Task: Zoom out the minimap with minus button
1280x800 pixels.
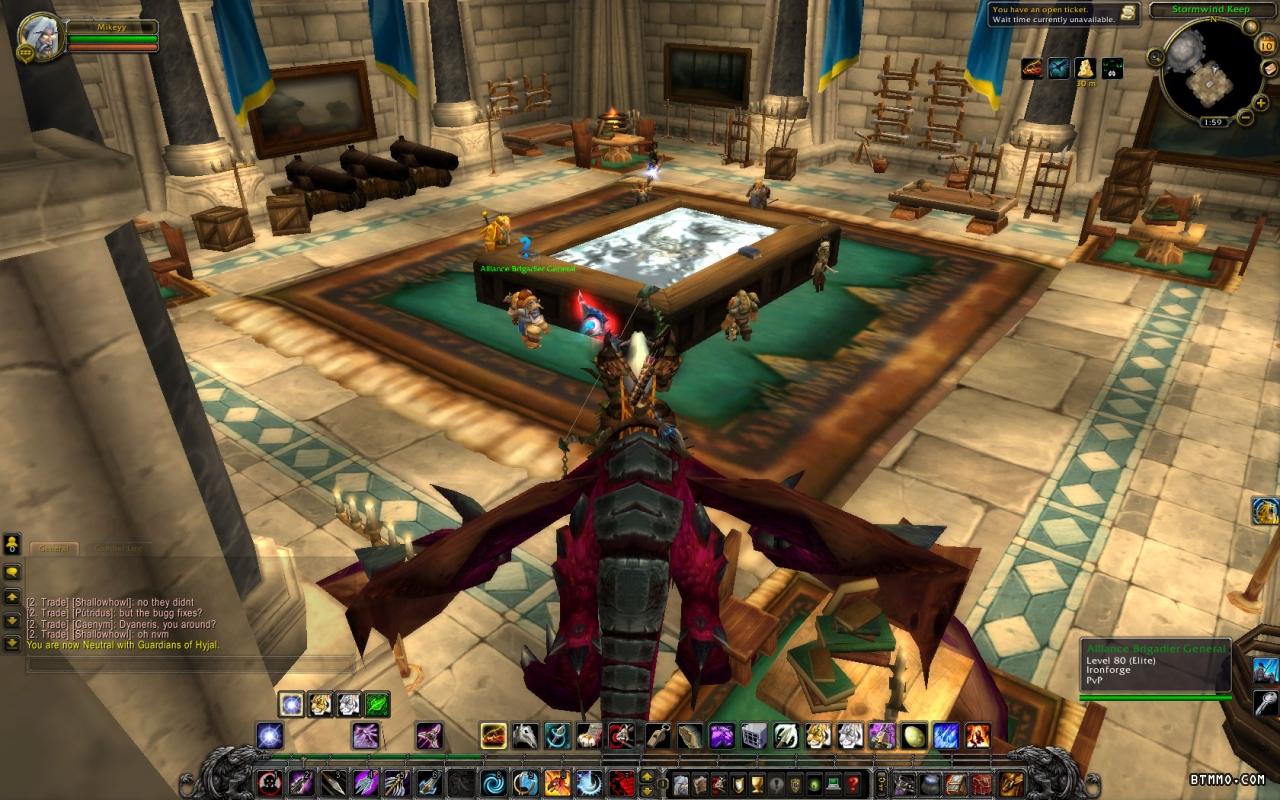Action: click(x=1245, y=118)
